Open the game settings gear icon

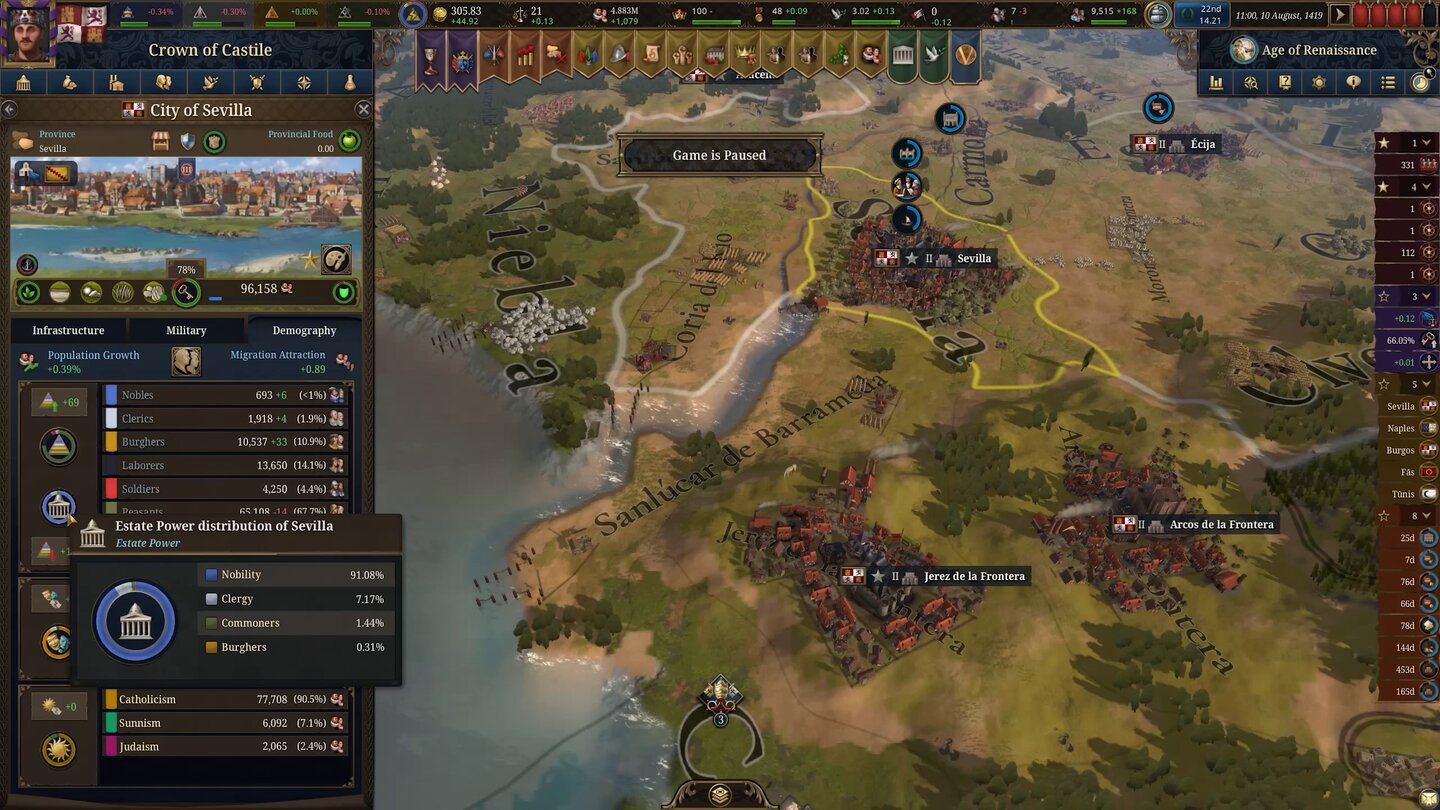[x=1319, y=82]
